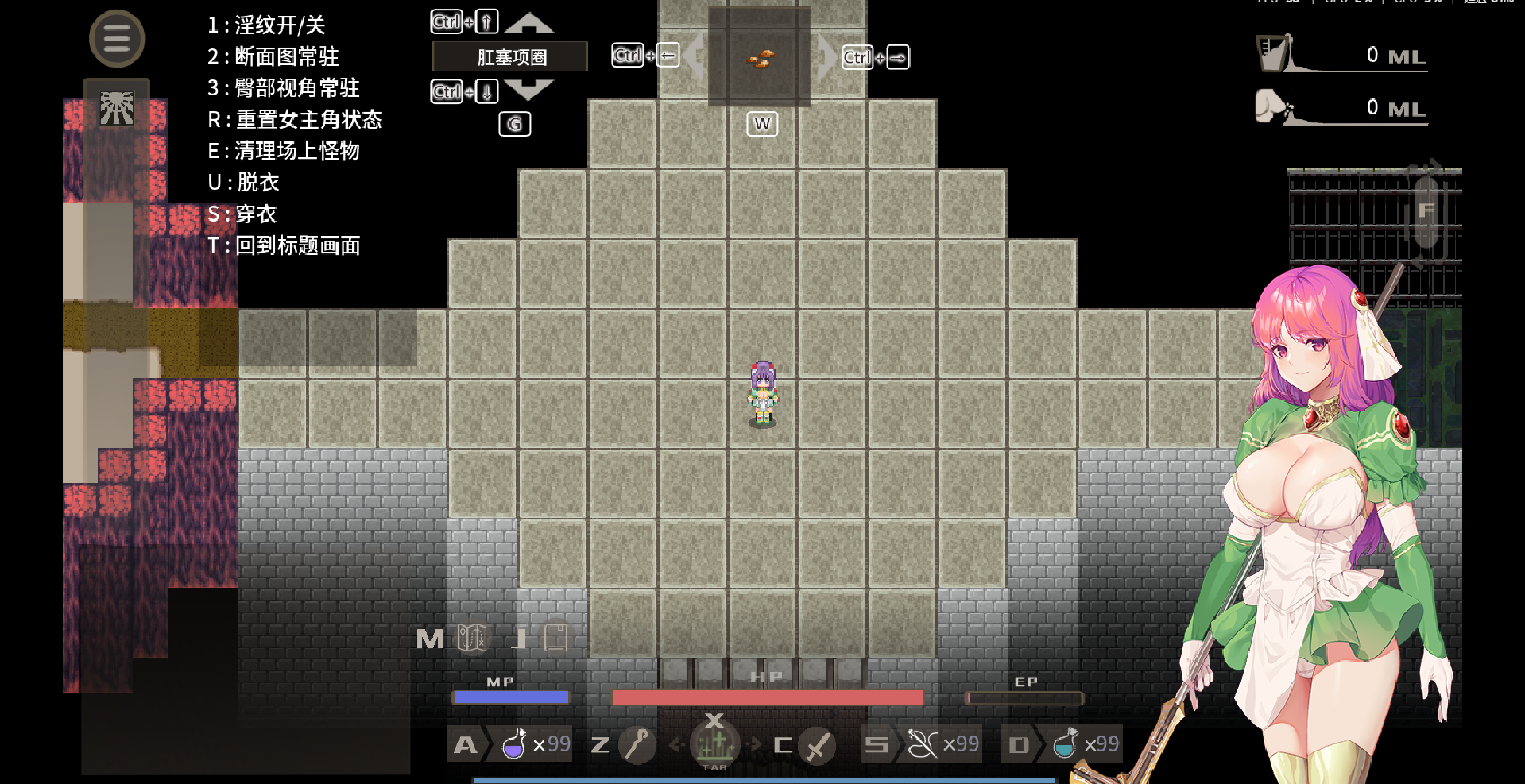1525x784 pixels.
Task: Use the teal potion slot
Action: (x=1065, y=744)
